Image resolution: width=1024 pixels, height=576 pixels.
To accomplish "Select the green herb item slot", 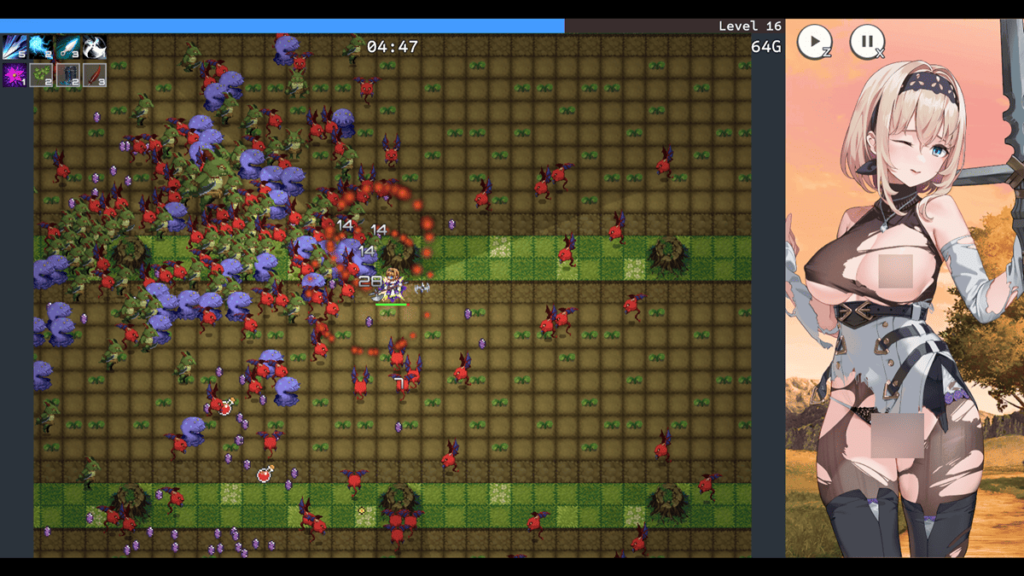I will [41, 75].
